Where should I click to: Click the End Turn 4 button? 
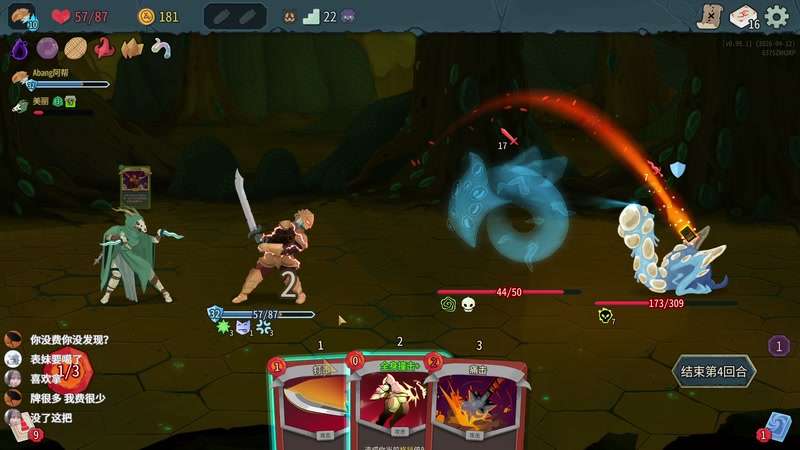[714, 371]
